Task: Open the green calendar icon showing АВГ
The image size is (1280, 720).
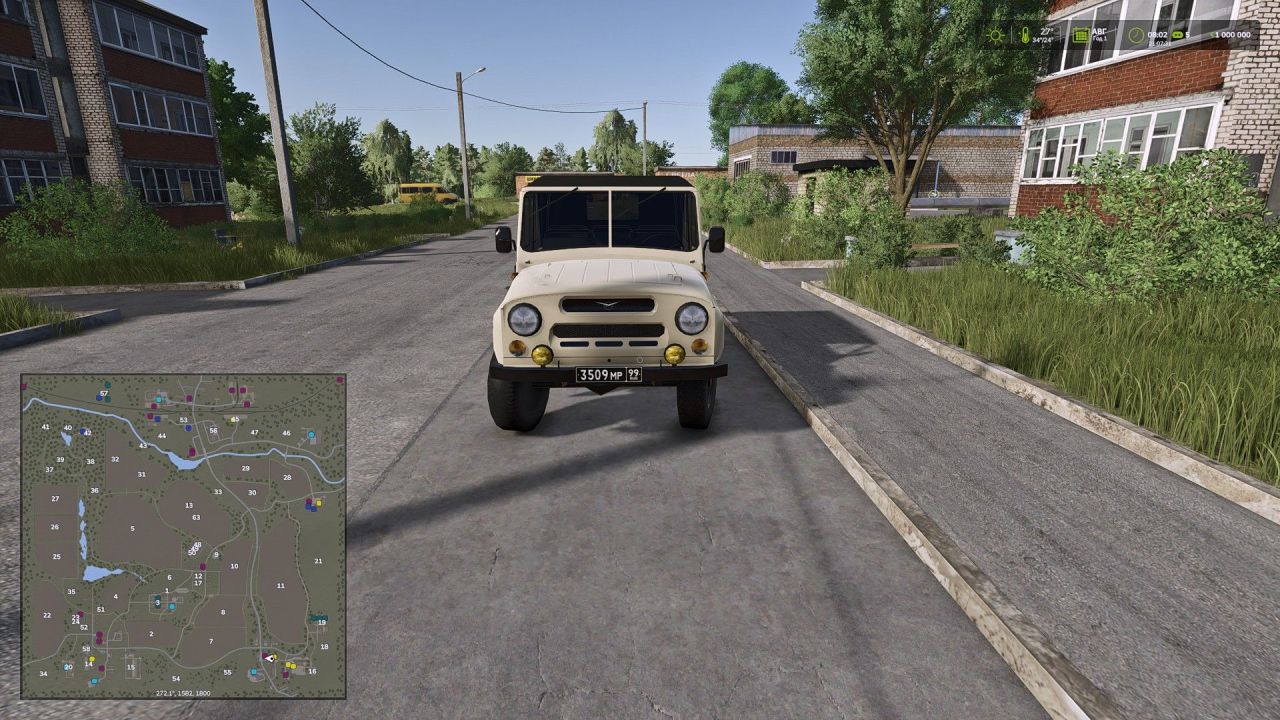Action: [x=1082, y=35]
